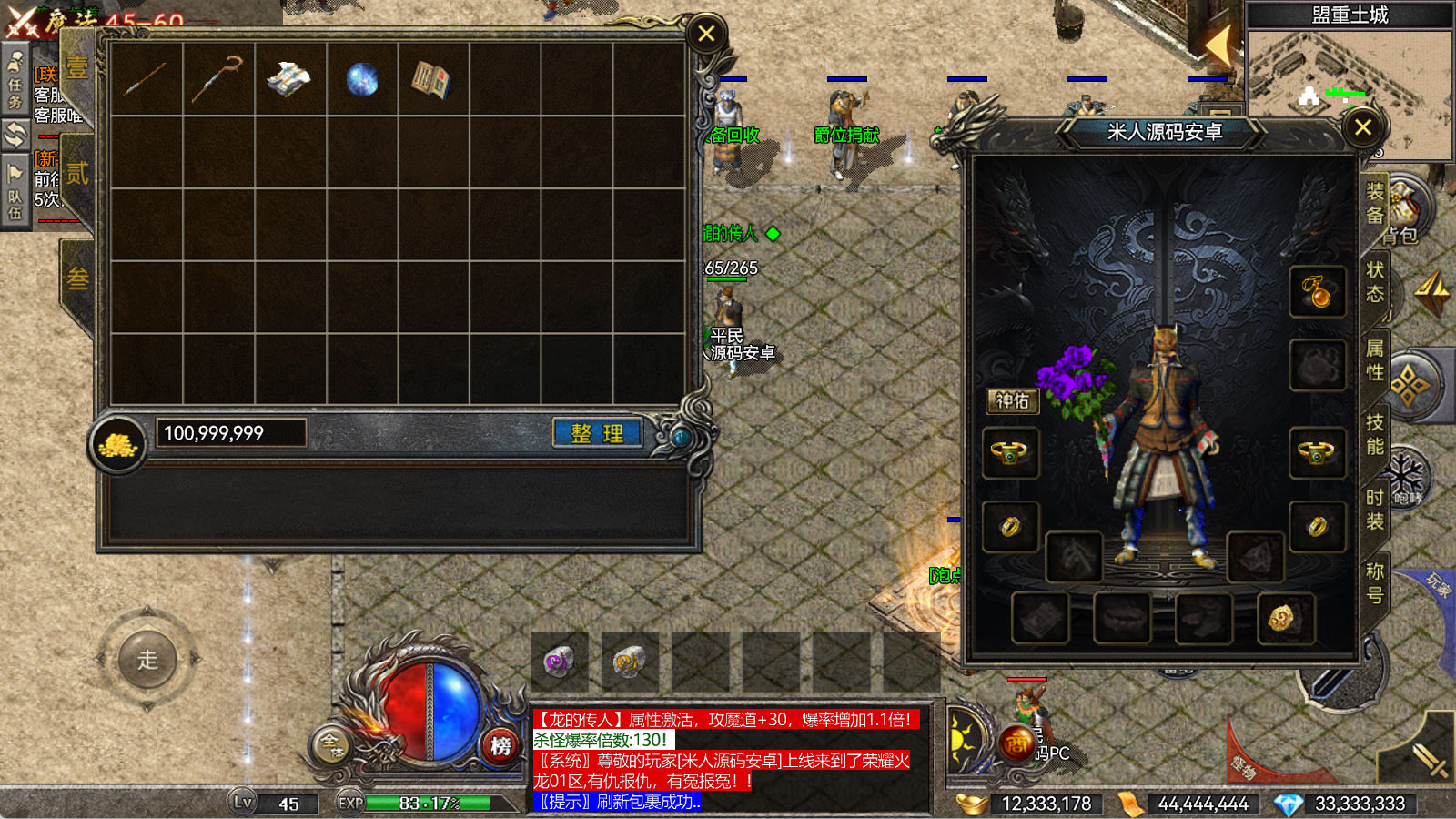Image resolution: width=1456 pixels, height=819 pixels.
Task: Click the 神佑 button on character panel
Action: pyautogui.click(x=1012, y=400)
